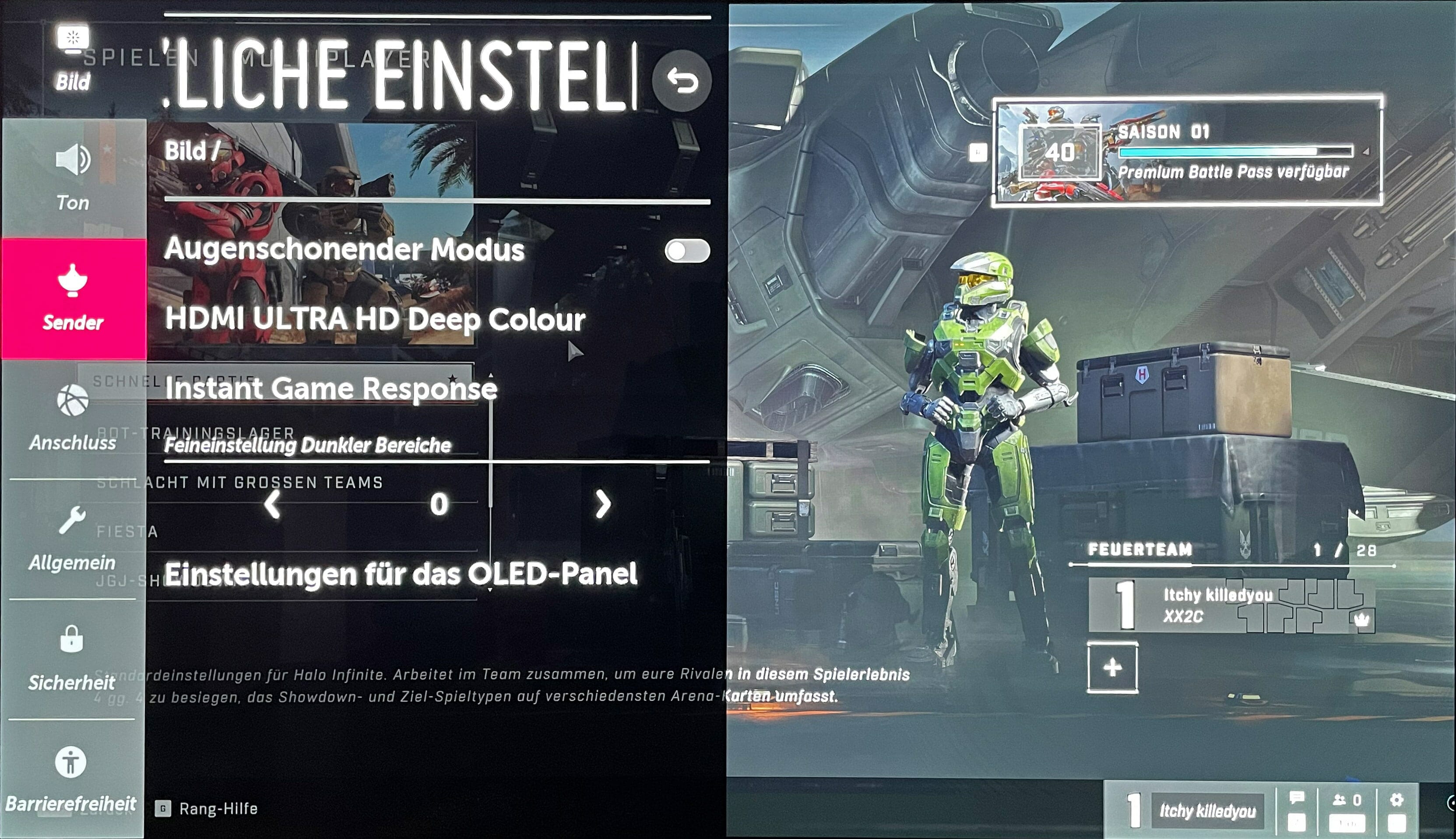Select the highlighted Sender tab

(x=73, y=299)
